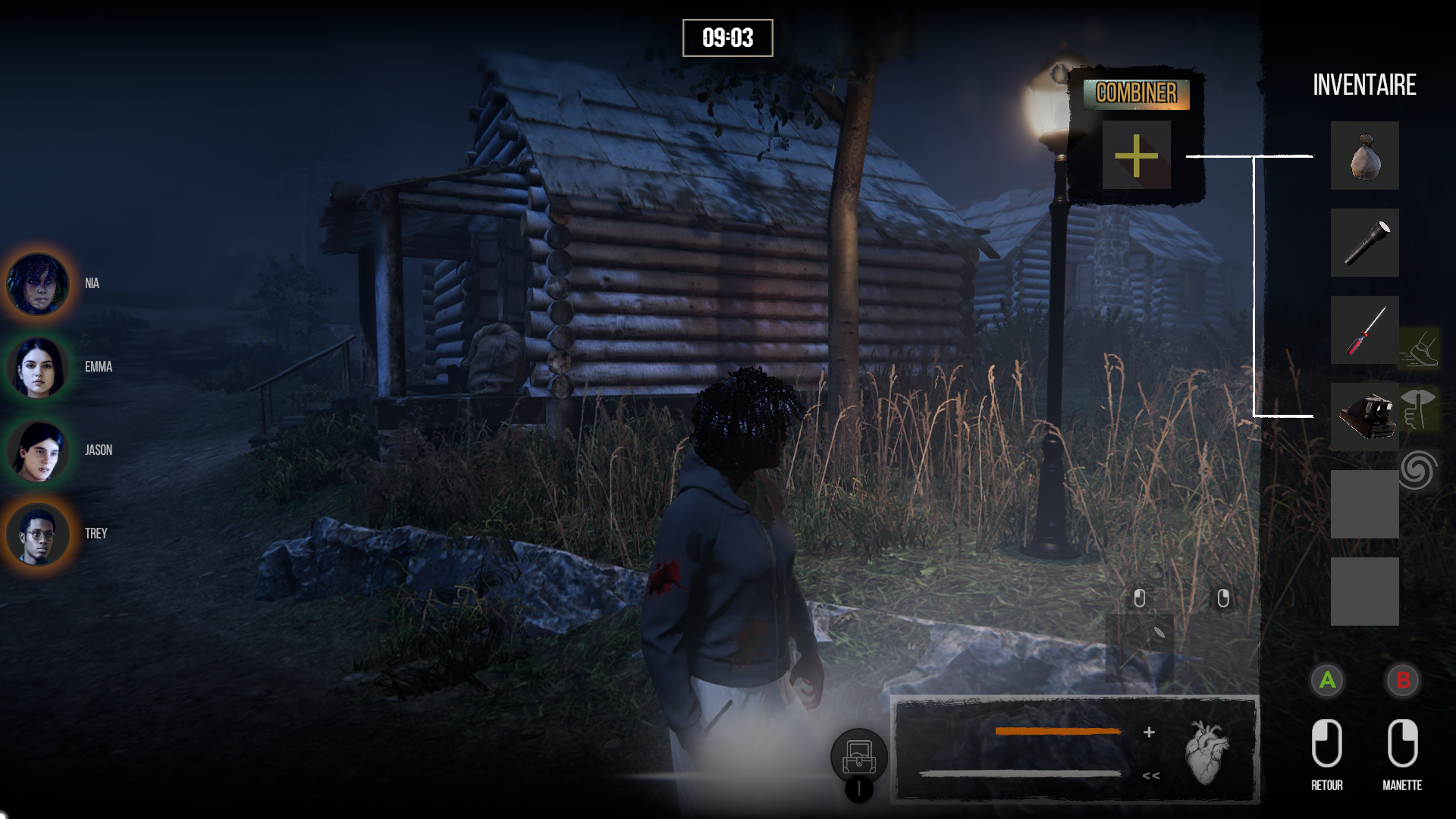Choose Jason's character portrait
The image size is (1456, 819).
click(37, 450)
